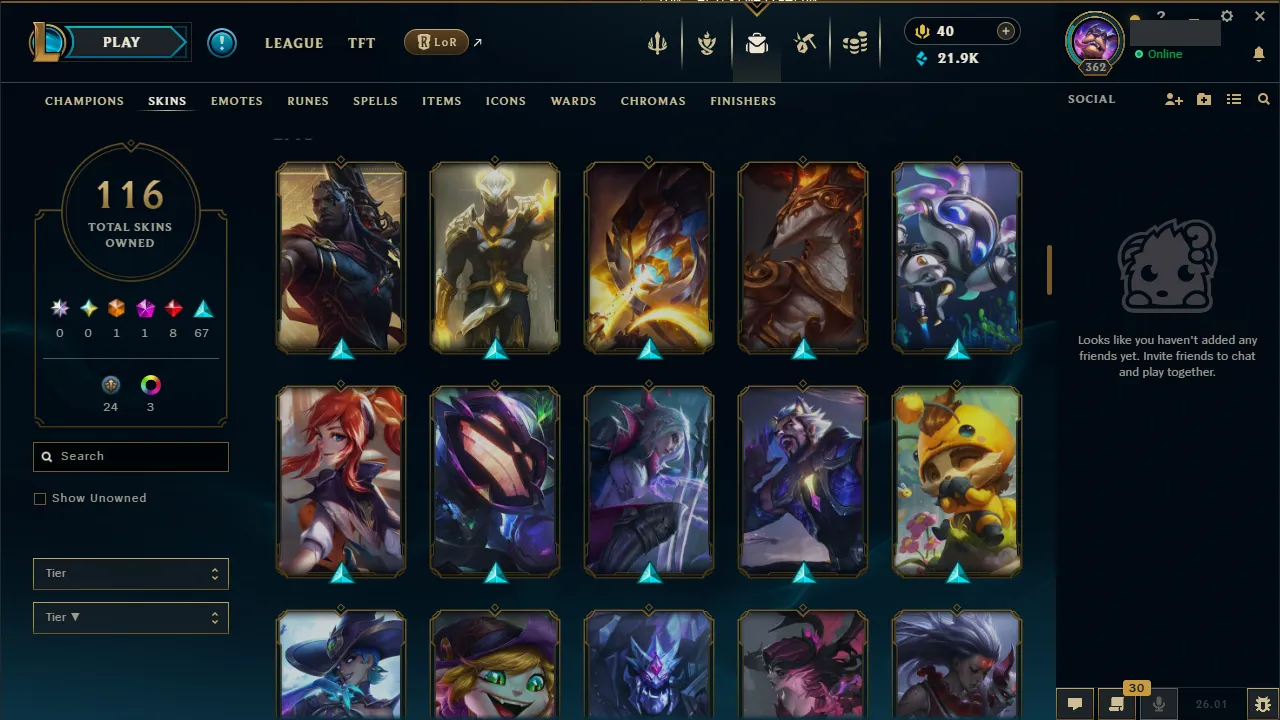Click the skin Search input field

pos(130,456)
